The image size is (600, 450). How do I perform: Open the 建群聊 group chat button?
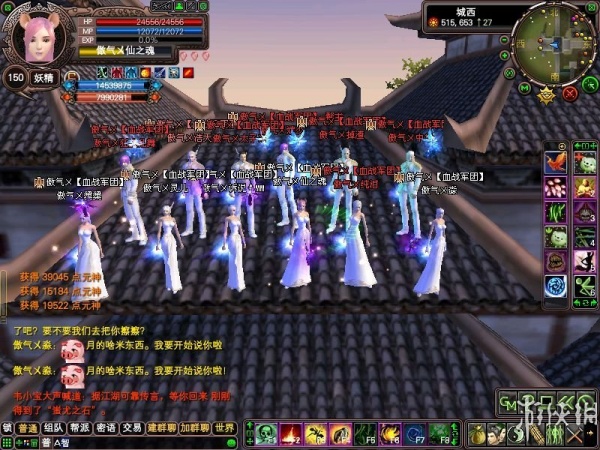[x=162, y=428]
